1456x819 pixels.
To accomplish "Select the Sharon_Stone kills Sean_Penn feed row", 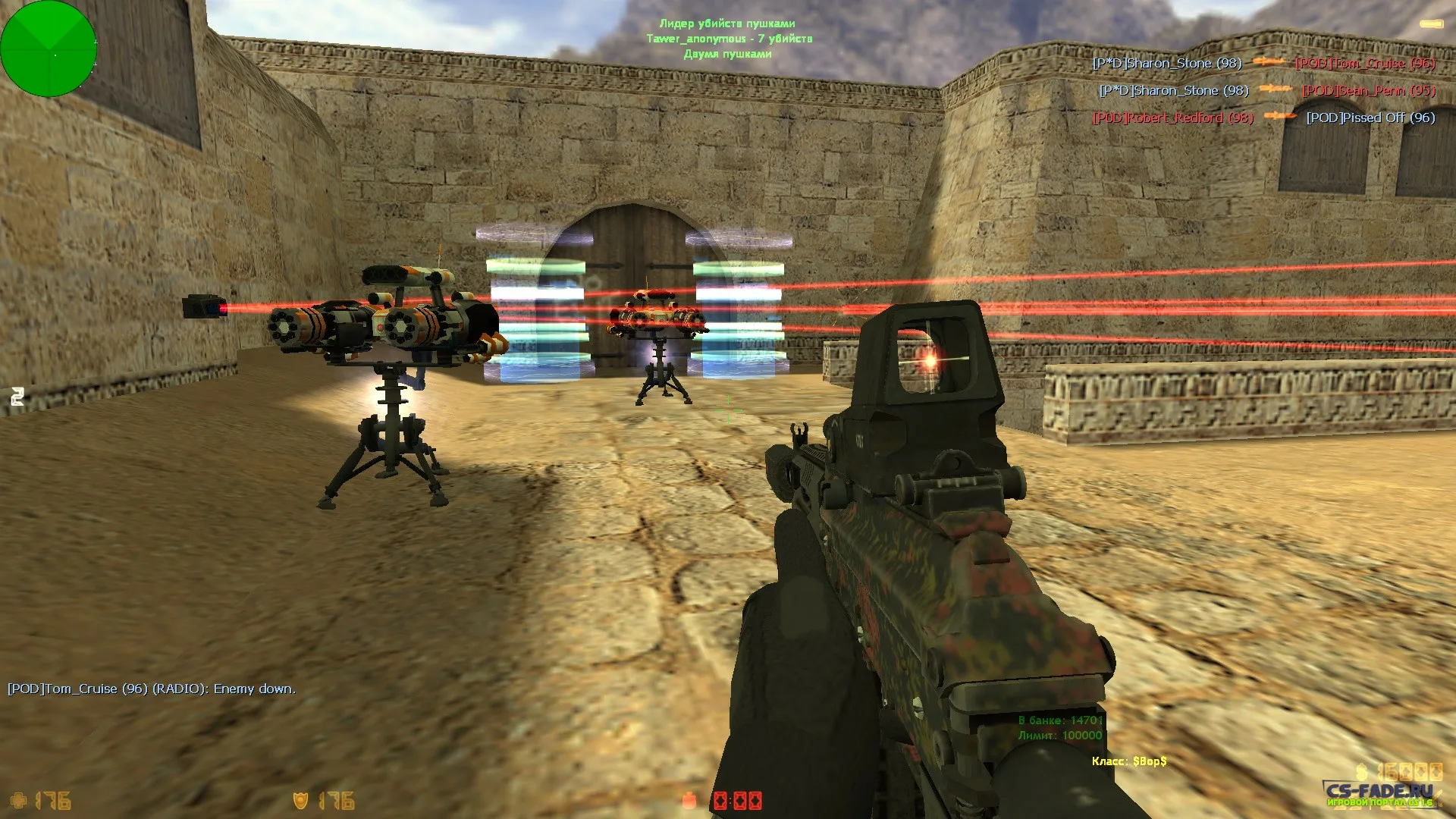I will pos(1267,90).
